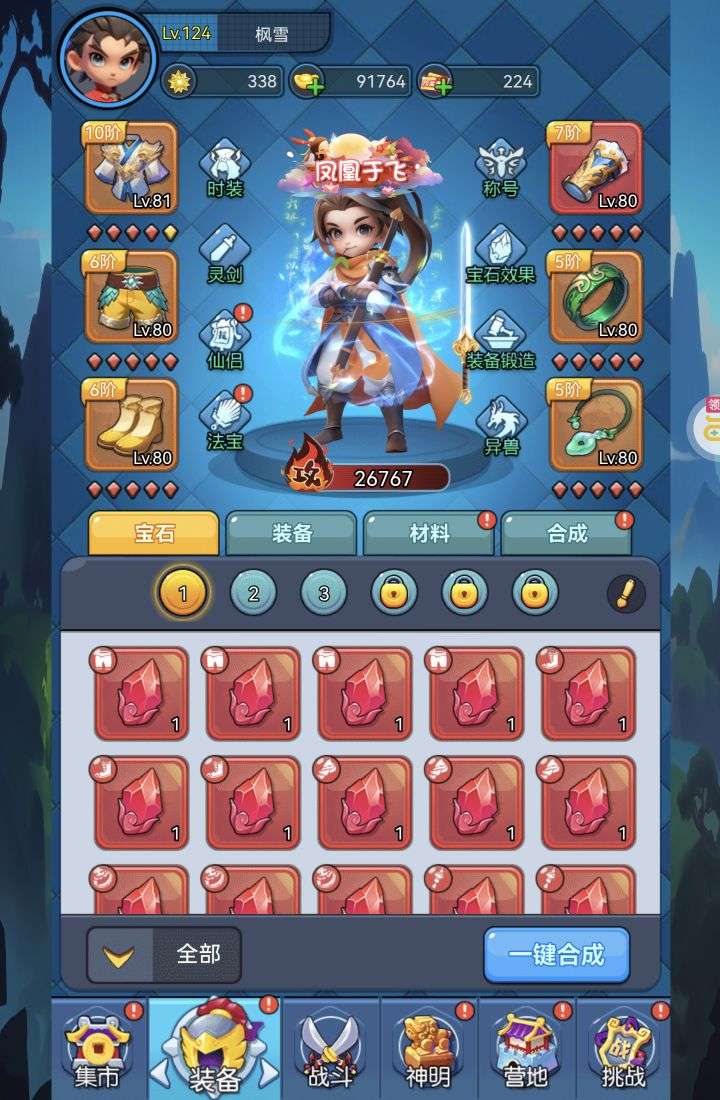Switch to the 装备 equipment tab
720x1100 pixels.
(x=291, y=534)
